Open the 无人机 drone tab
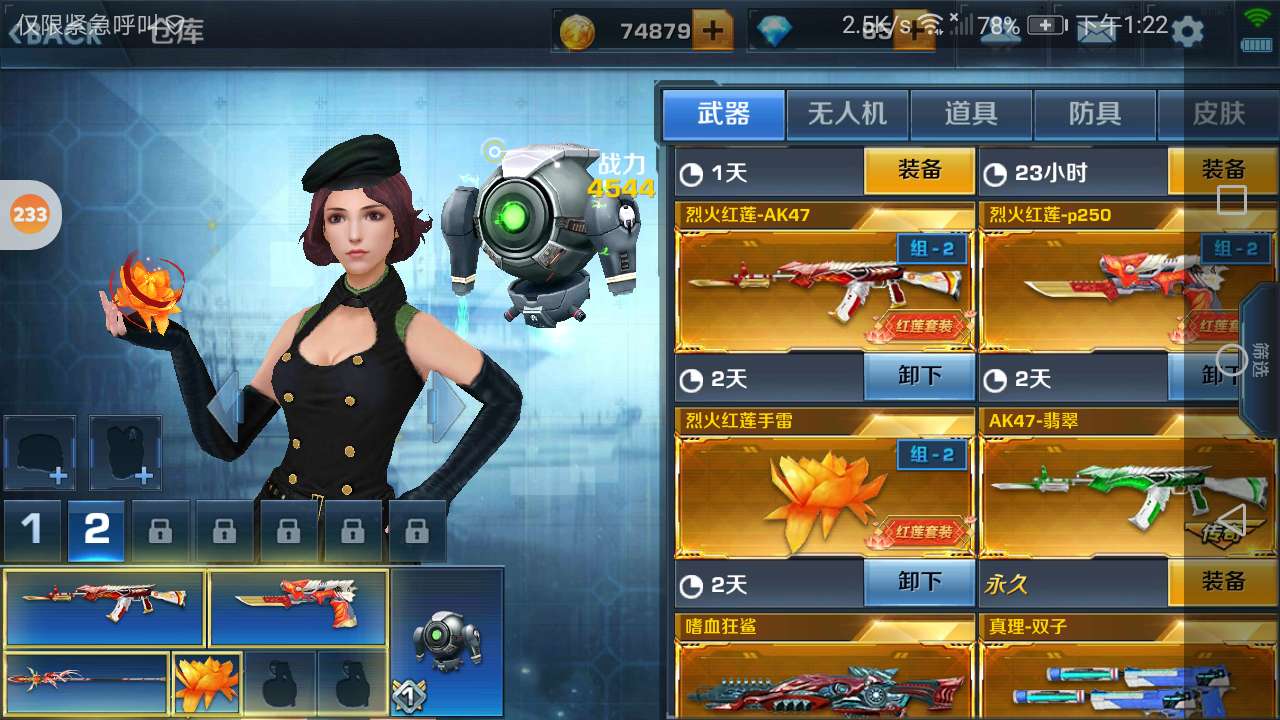The width and height of the screenshot is (1280, 720). pyautogui.click(x=847, y=114)
